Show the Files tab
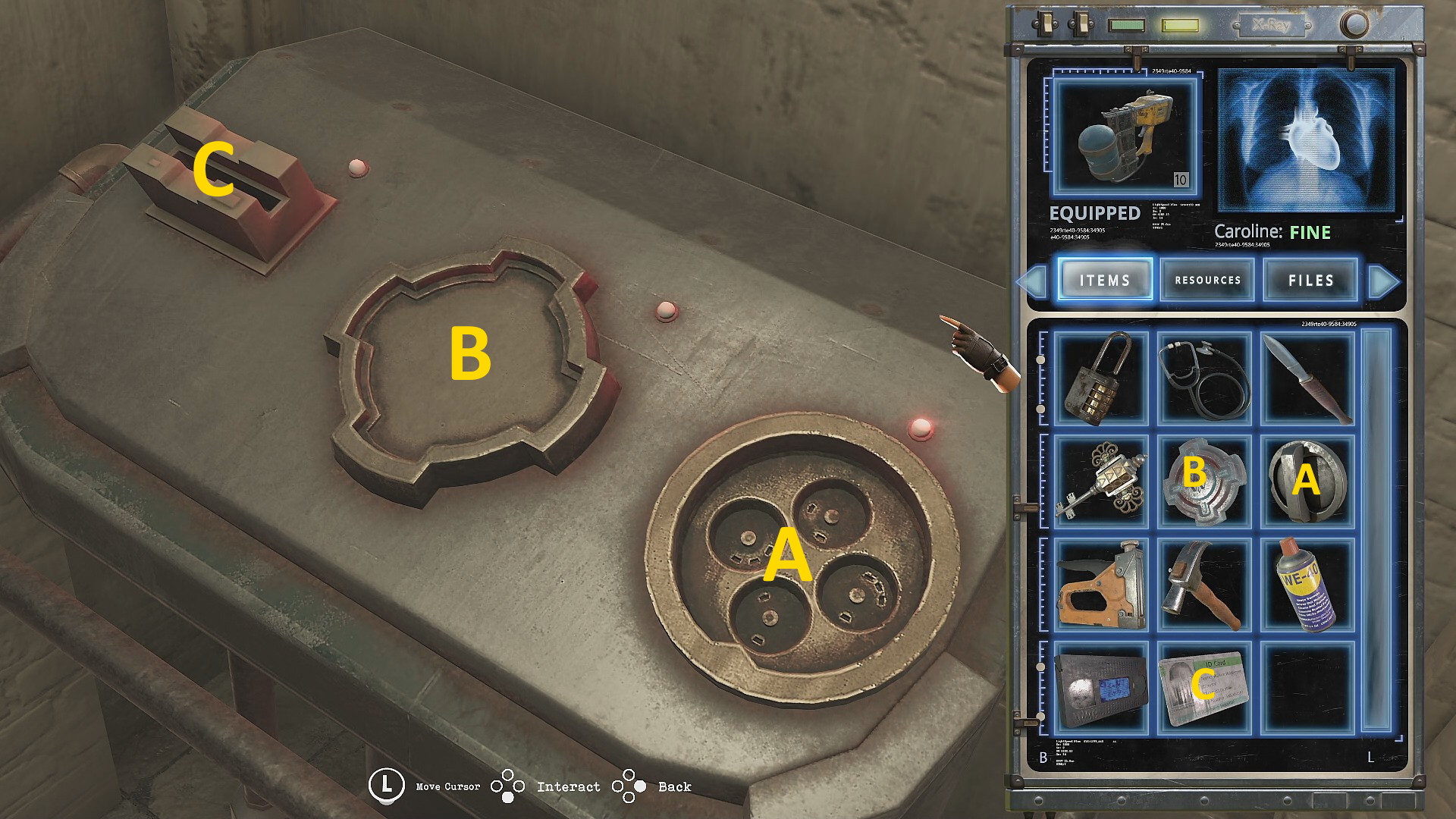1456x819 pixels. click(x=1310, y=280)
